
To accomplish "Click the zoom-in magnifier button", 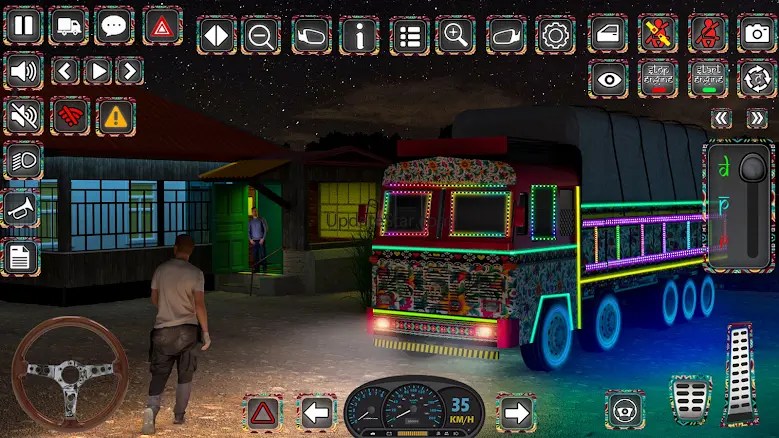I will pyautogui.click(x=455, y=36).
